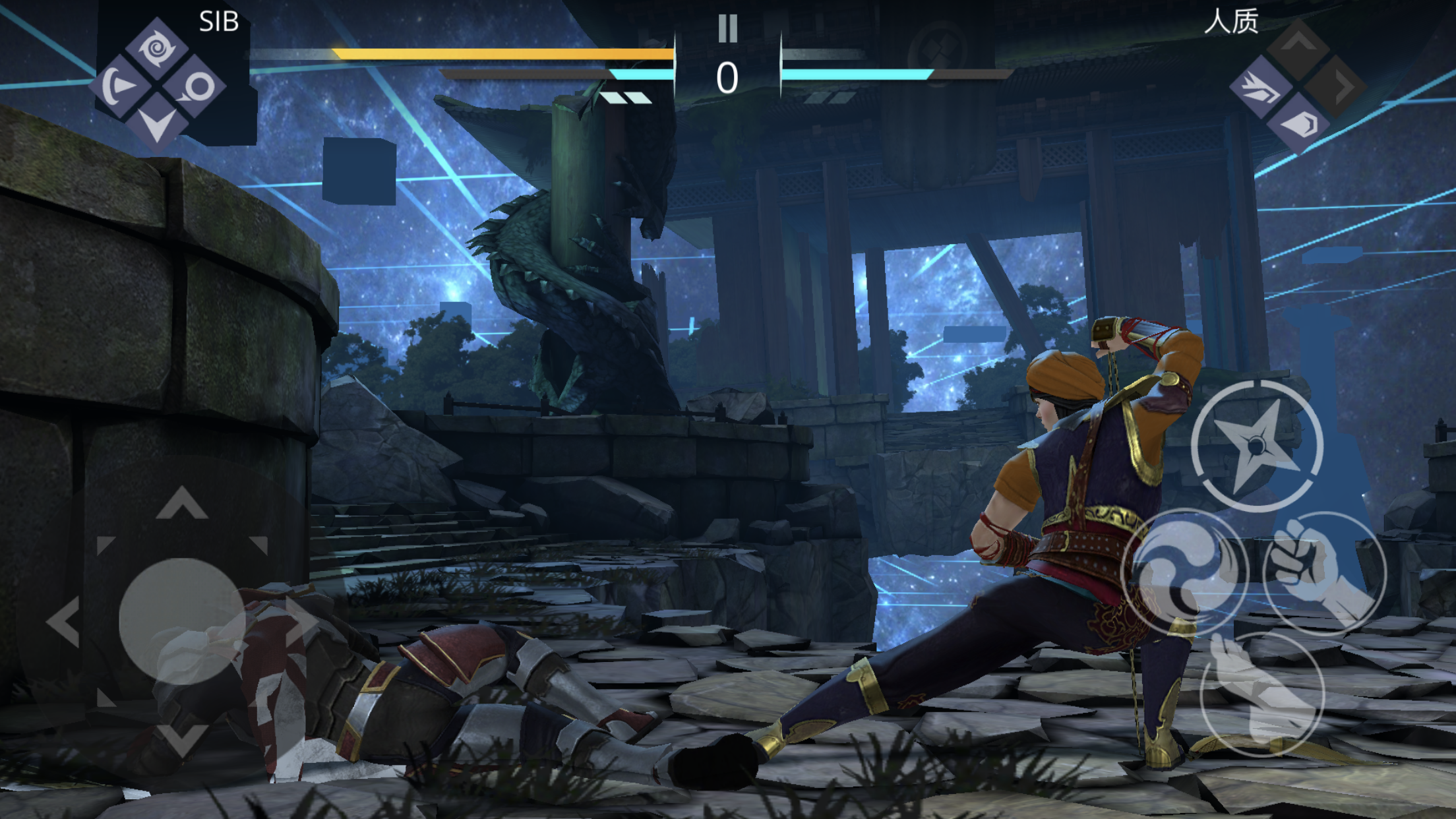Select SIB's spiral shadow move icon

[x=157, y=47]
